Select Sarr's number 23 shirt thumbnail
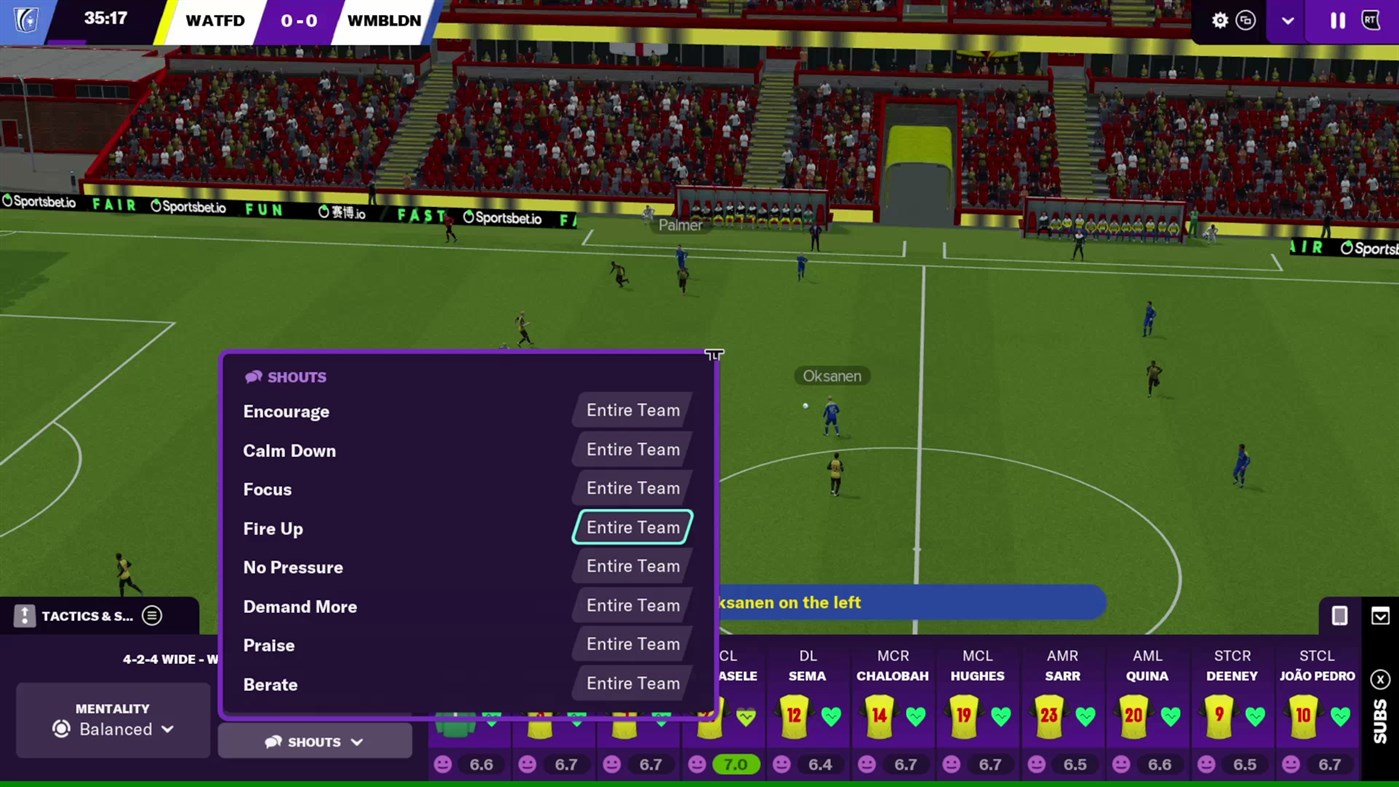The image size is (1399, 787). pos(1048,715)
